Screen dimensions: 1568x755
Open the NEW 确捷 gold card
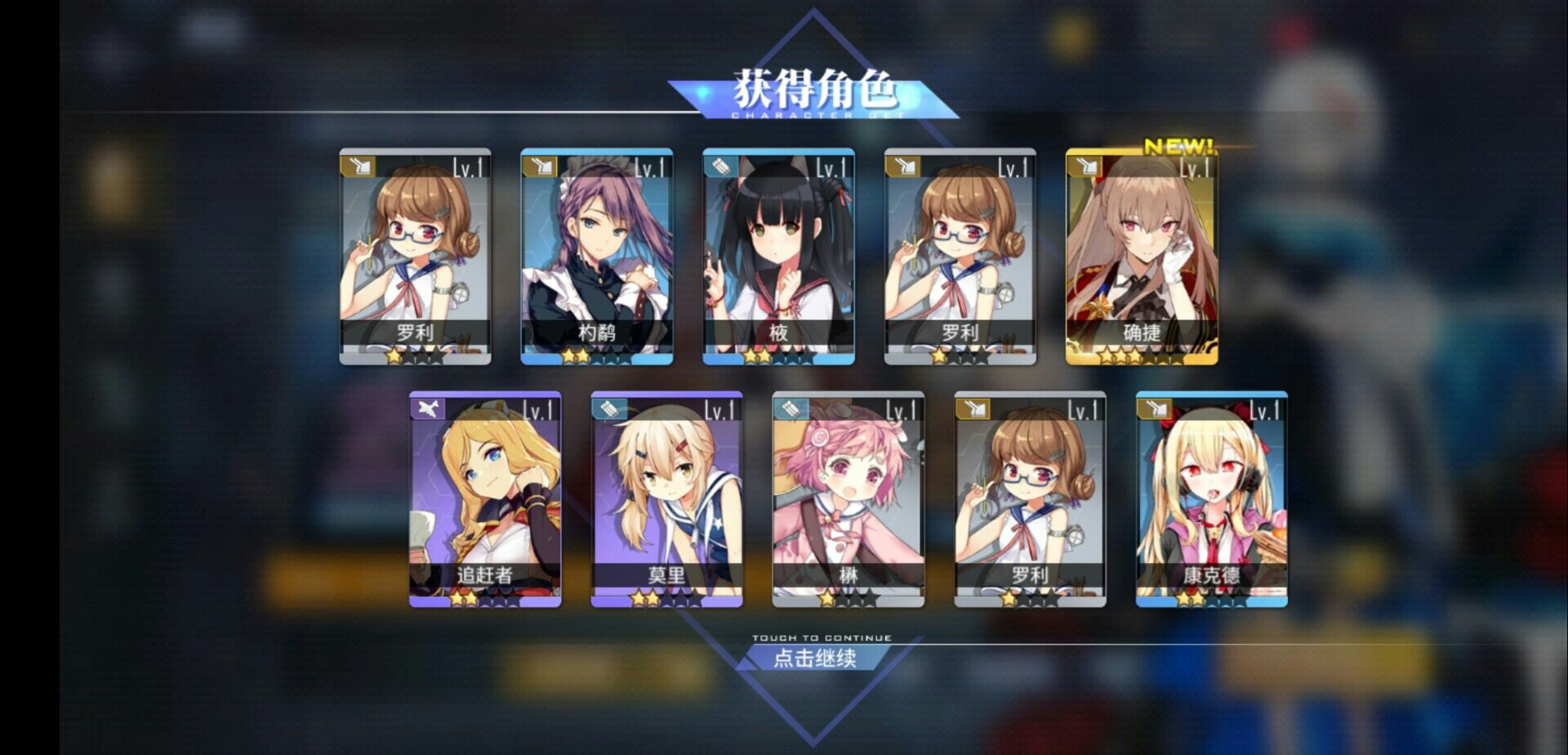coord(1141,256)
